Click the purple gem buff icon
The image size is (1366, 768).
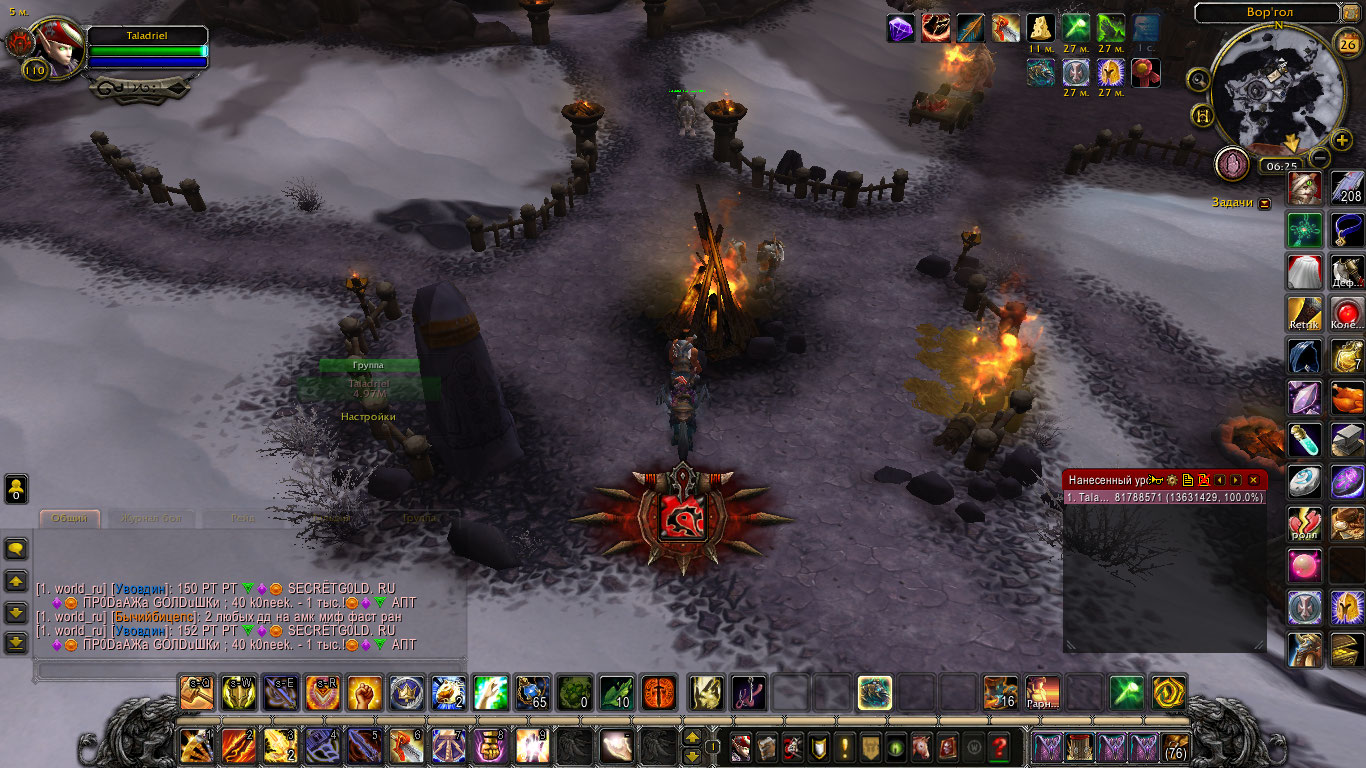click(x=901, y=28)
